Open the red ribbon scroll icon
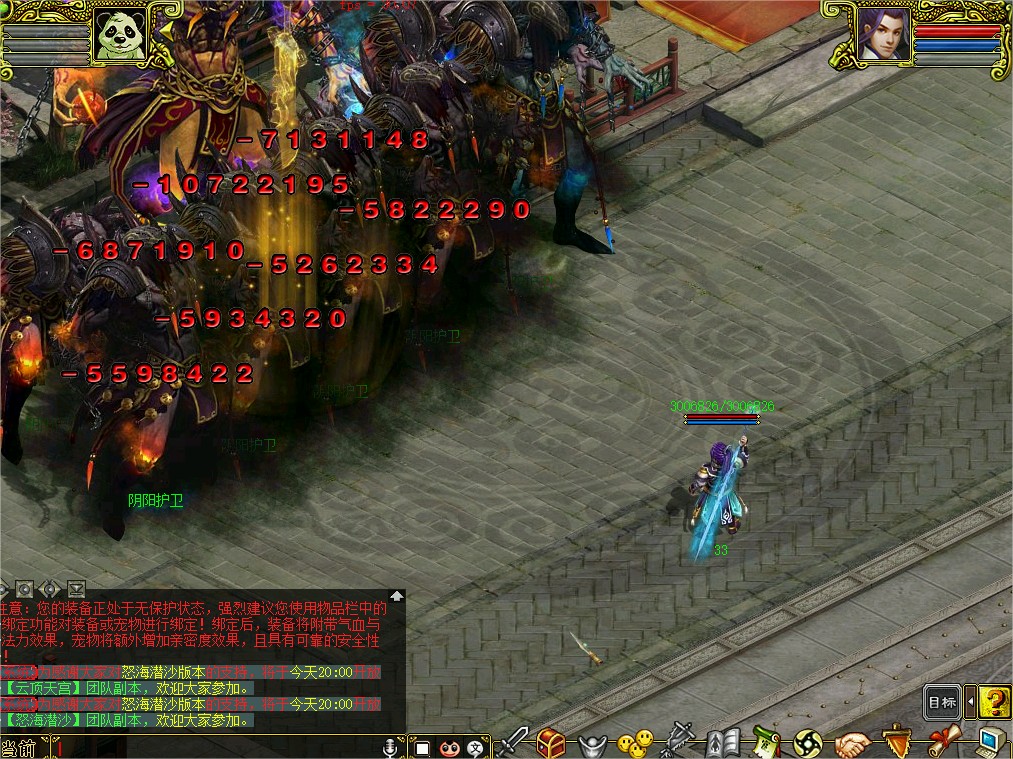This screenshot has width=1013, height=759. pos(943,742)
